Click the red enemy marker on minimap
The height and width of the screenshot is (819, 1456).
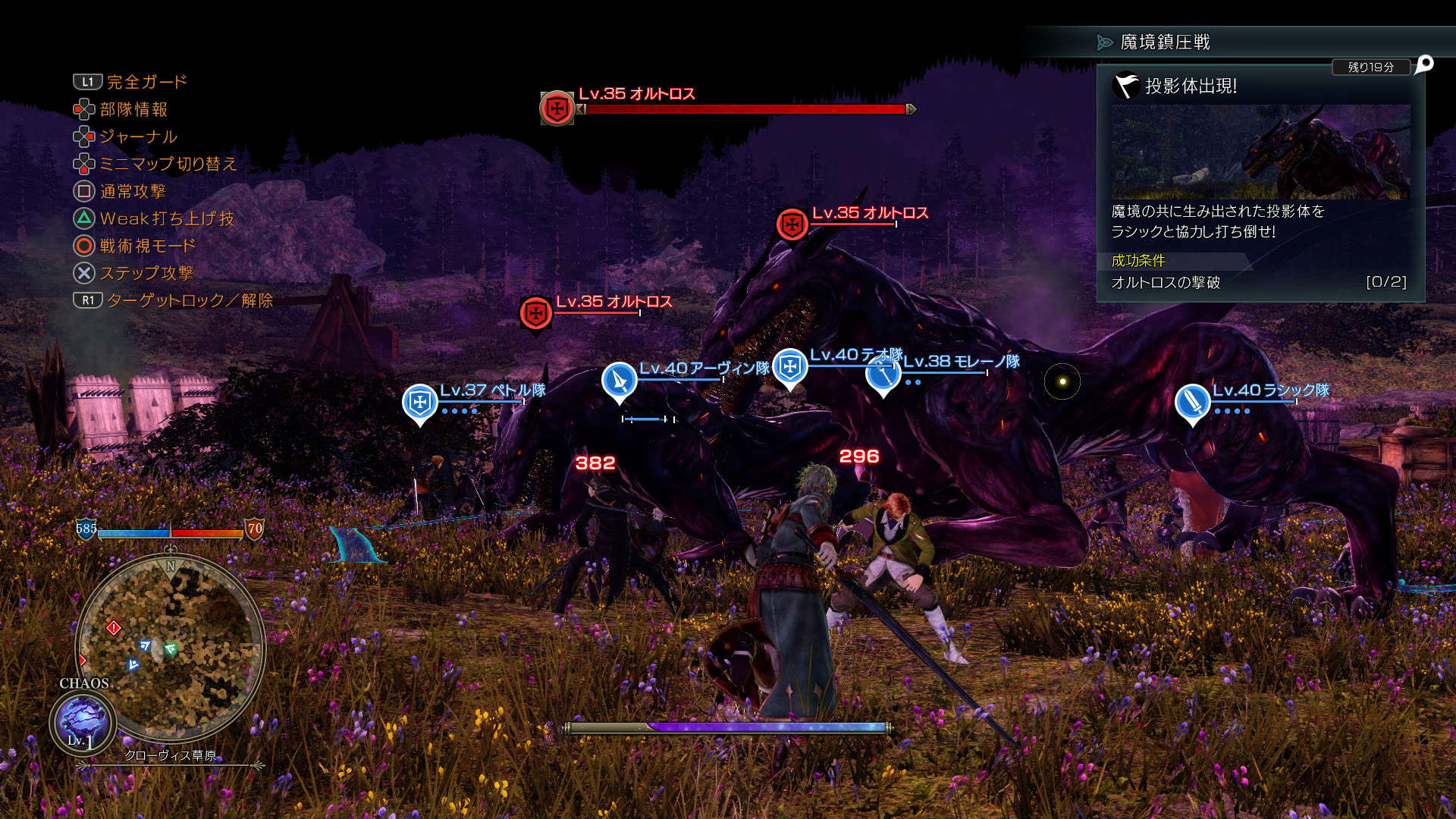114,627
